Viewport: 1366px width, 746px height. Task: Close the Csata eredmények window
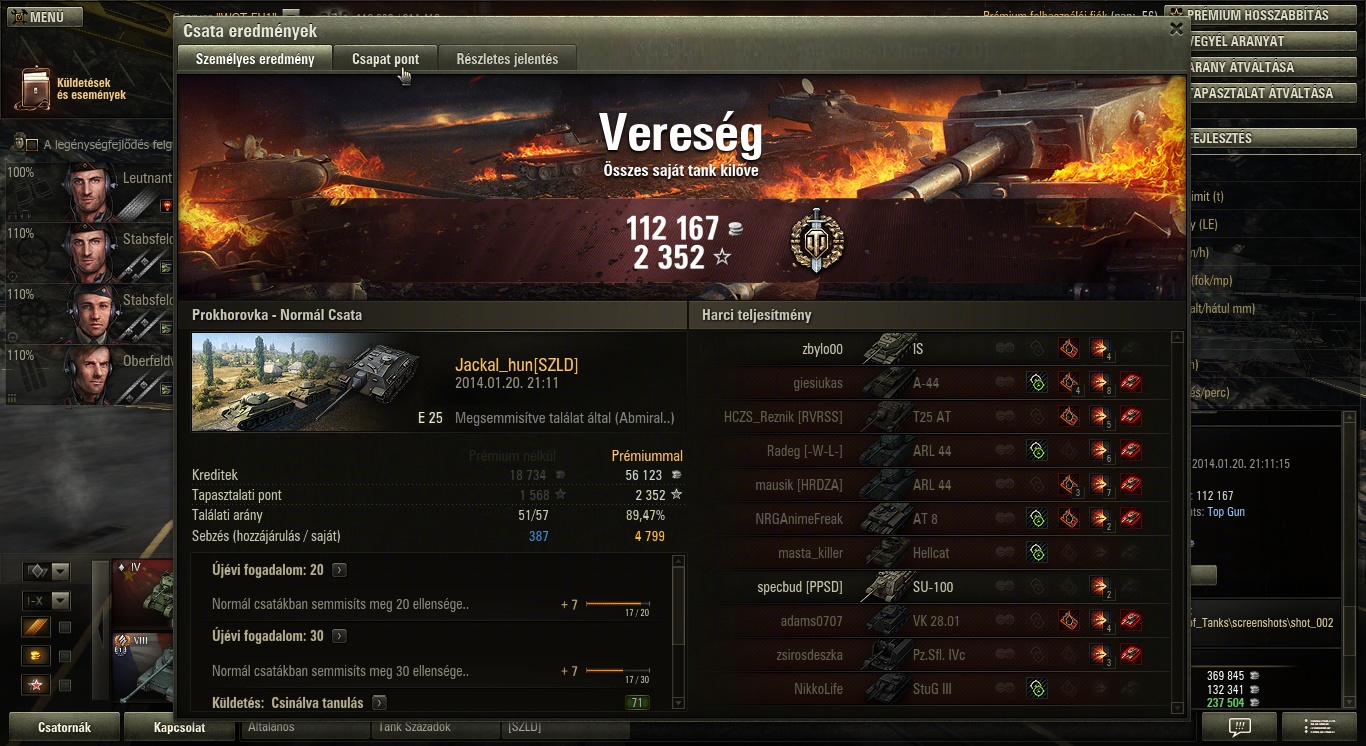click(1176, 29)
